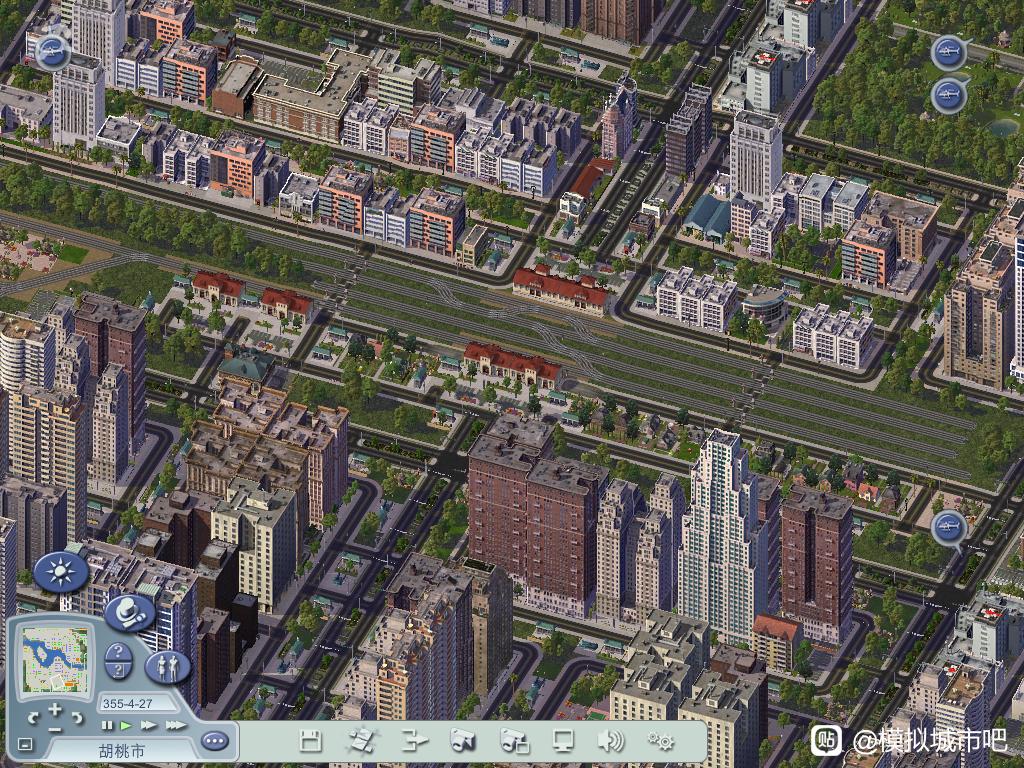Toggle the three-dots options button
The height and width of the screenshot is (768, 1024).
pyautogui.click(x=214, y=741)
